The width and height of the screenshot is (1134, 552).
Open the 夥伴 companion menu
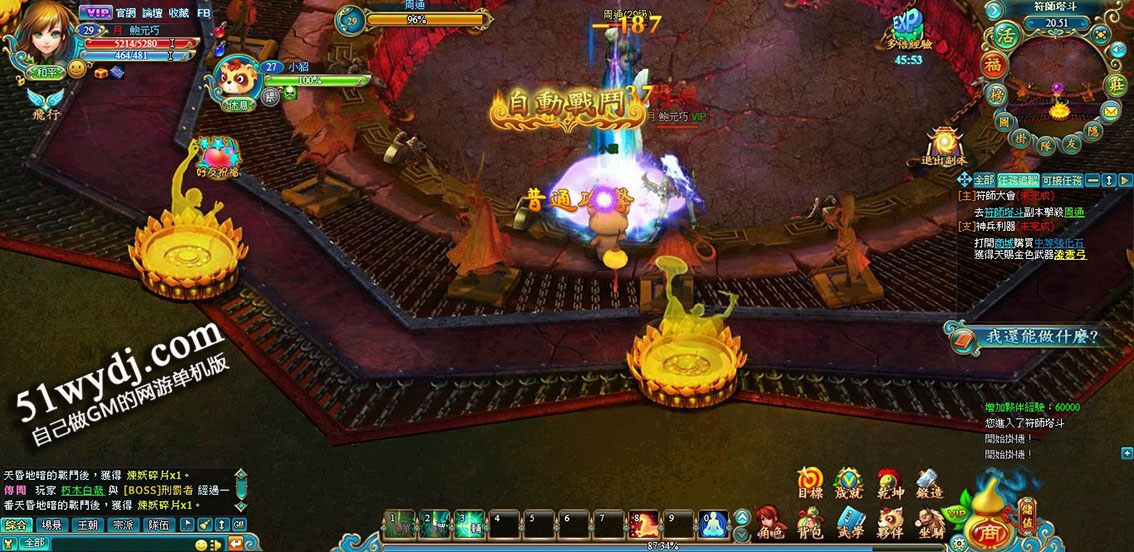[x=890, y=522]
